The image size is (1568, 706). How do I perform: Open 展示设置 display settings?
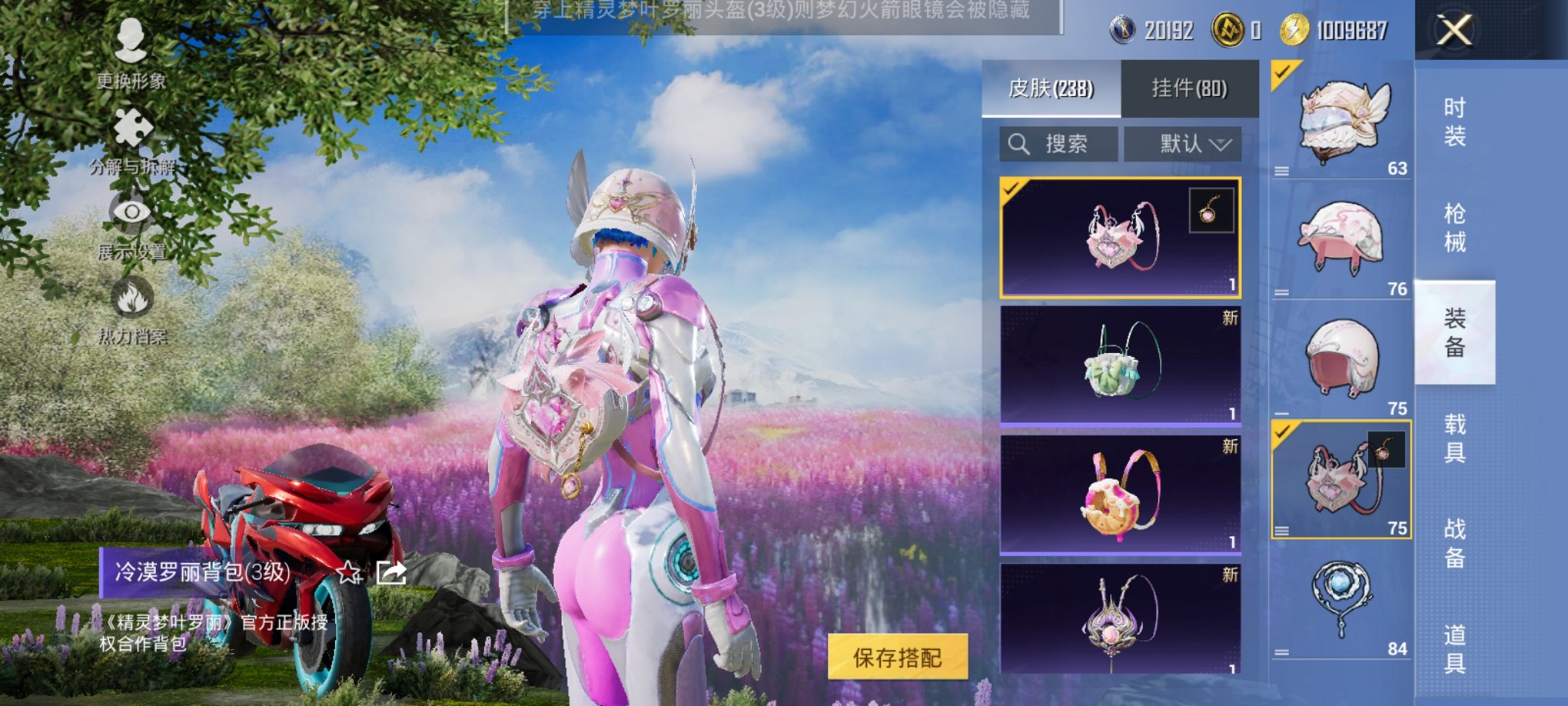click(132, 231)
